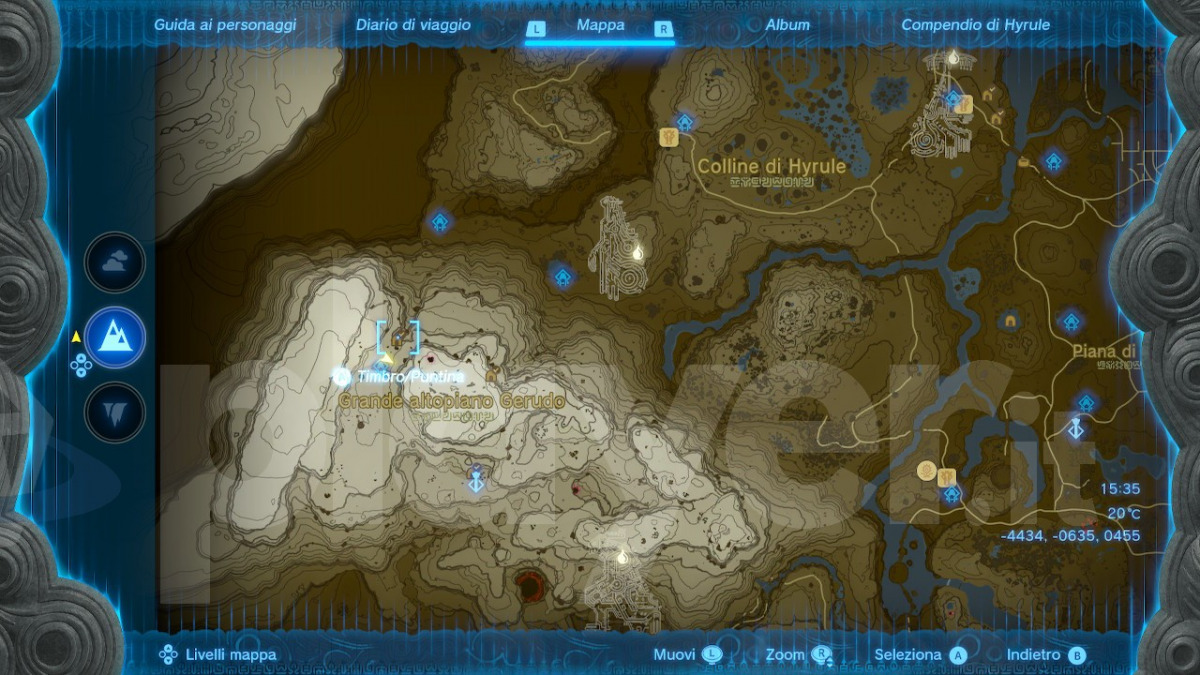Choose the round sun stamp on the map

tap(926, 469)
